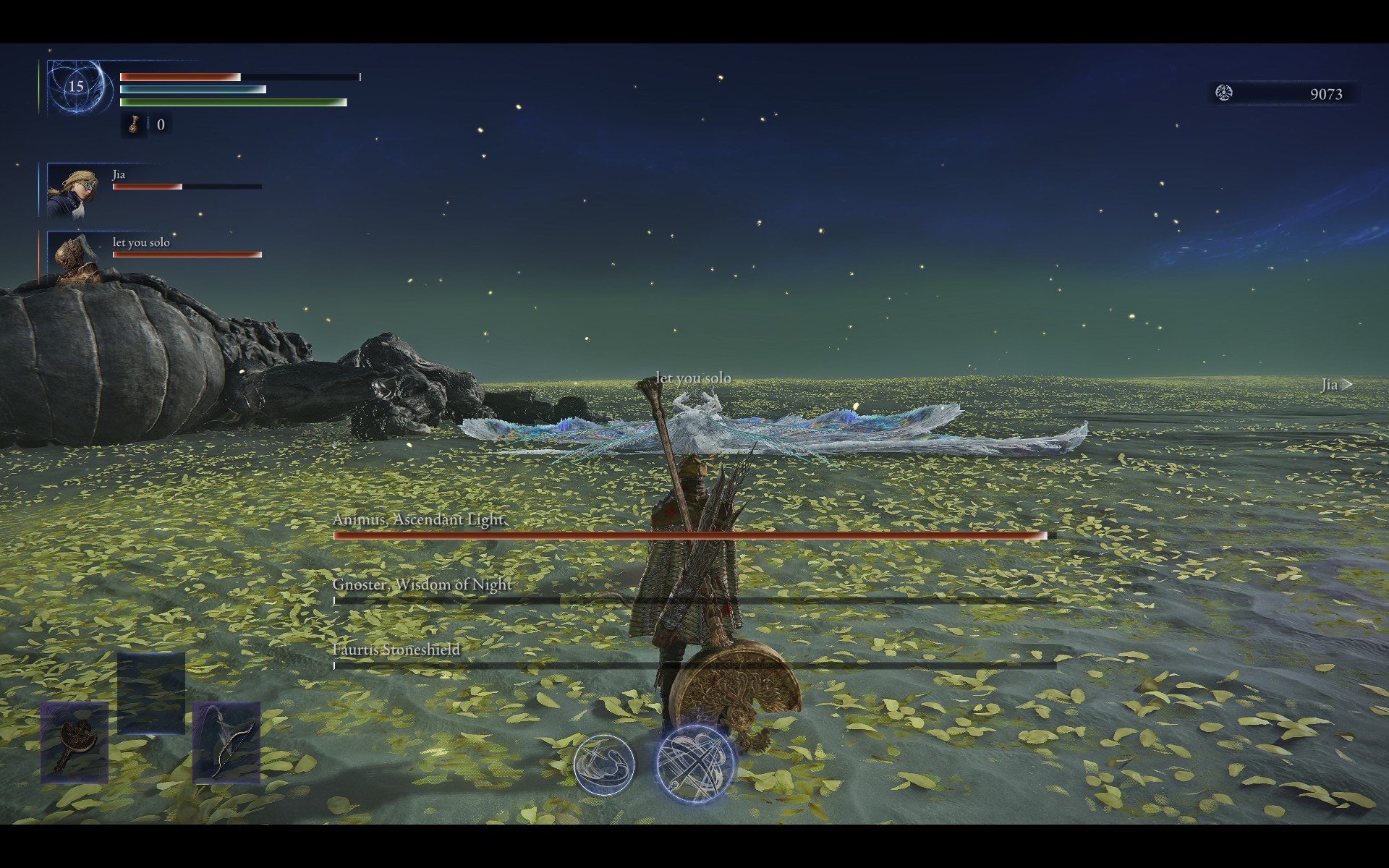1389x868 pixels.
Task: Select the bow weapon slot
Action: 226,742
